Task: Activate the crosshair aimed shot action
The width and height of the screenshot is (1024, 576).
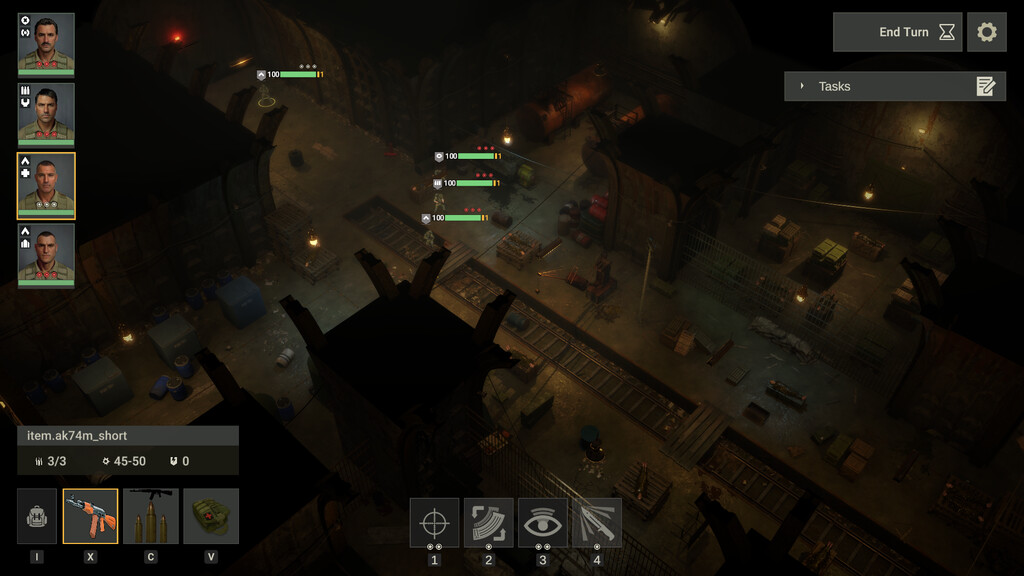Action: (434, 523)
